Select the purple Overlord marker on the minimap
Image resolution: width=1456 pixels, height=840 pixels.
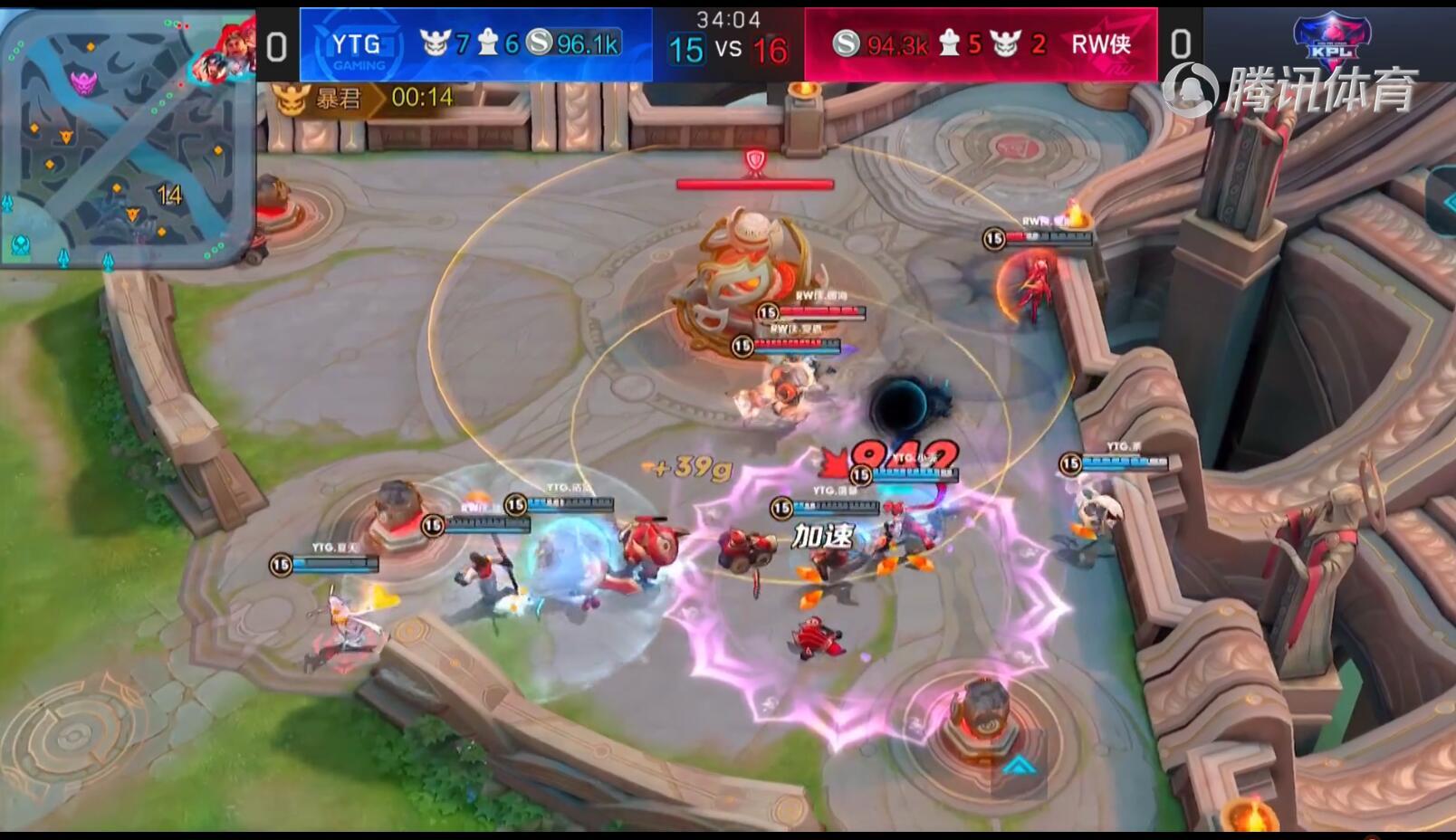point(83,84)
